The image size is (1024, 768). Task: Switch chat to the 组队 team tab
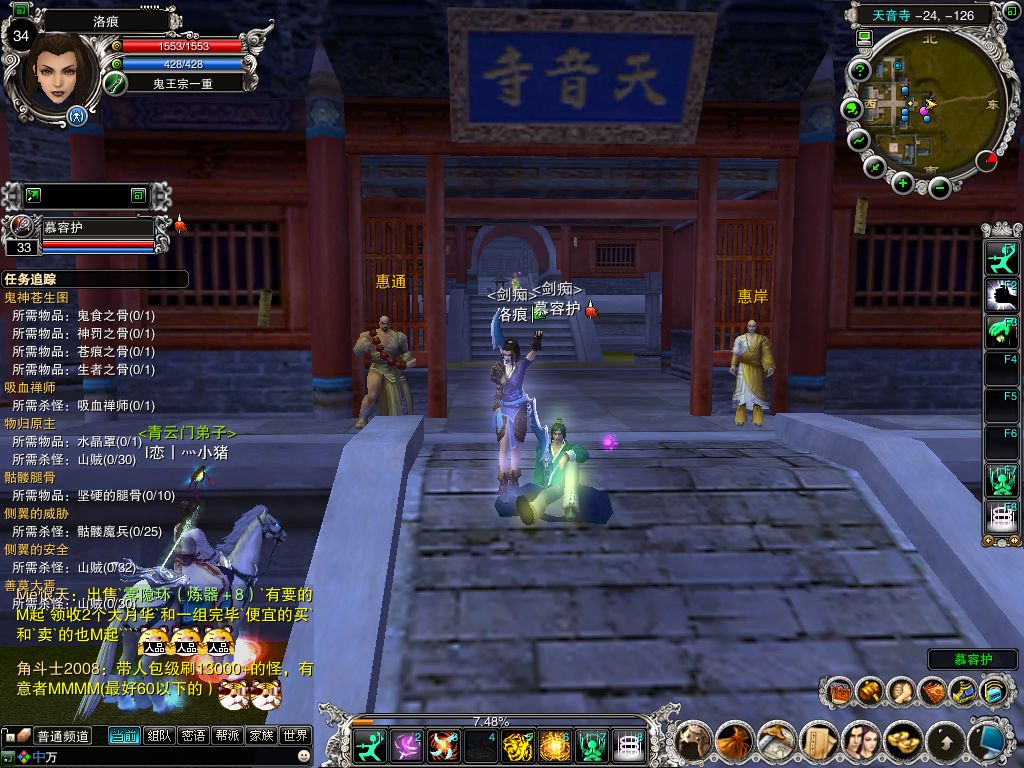159,736
